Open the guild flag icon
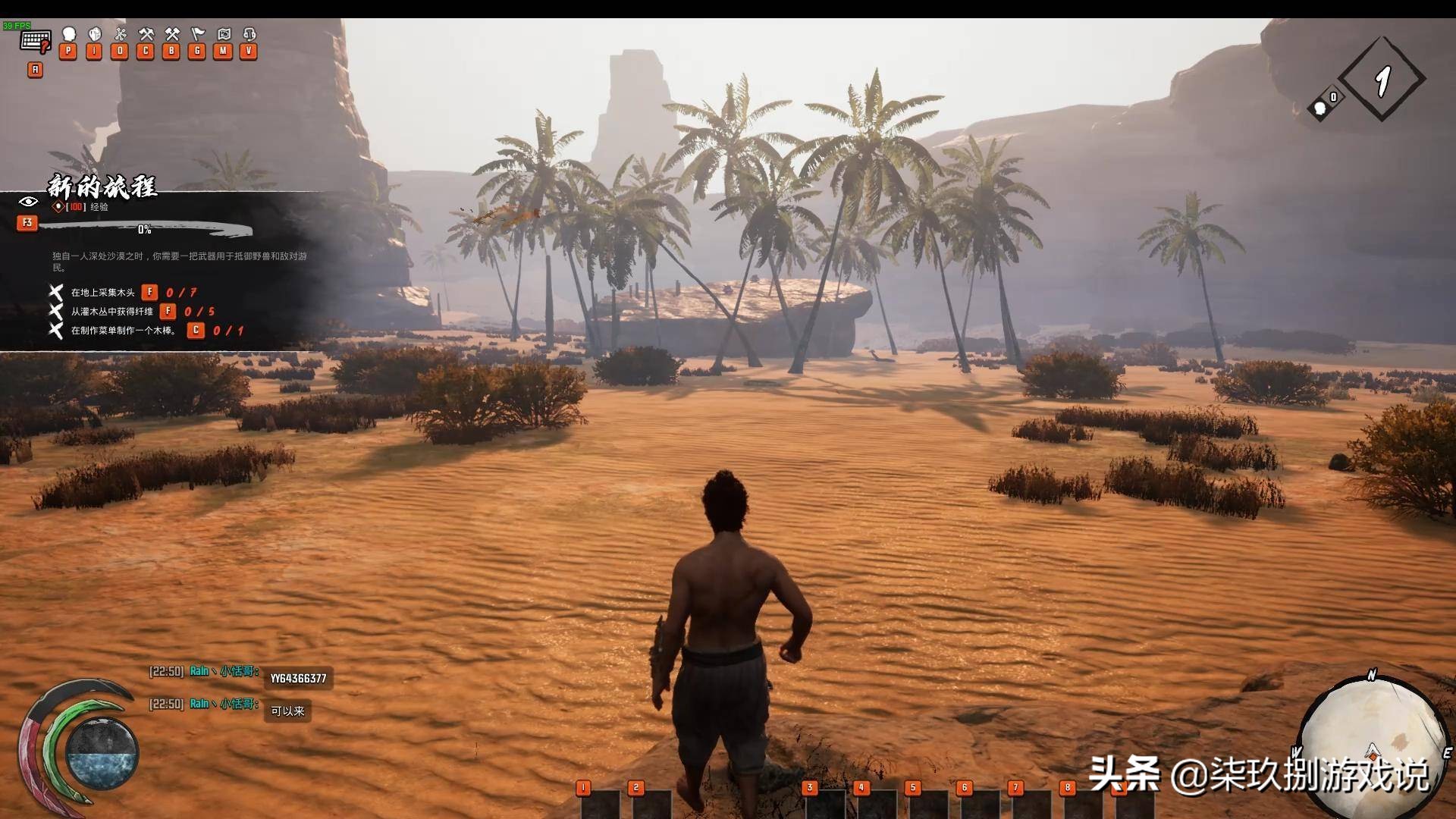 198,35
